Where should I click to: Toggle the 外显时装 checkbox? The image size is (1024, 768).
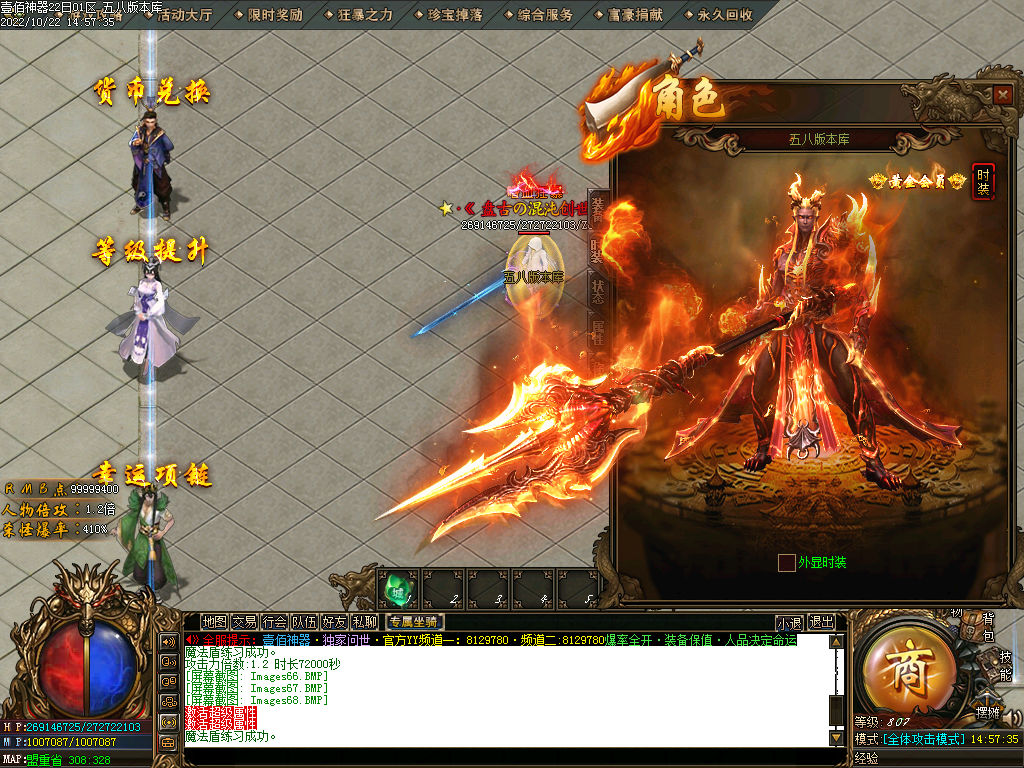[787, 562]
